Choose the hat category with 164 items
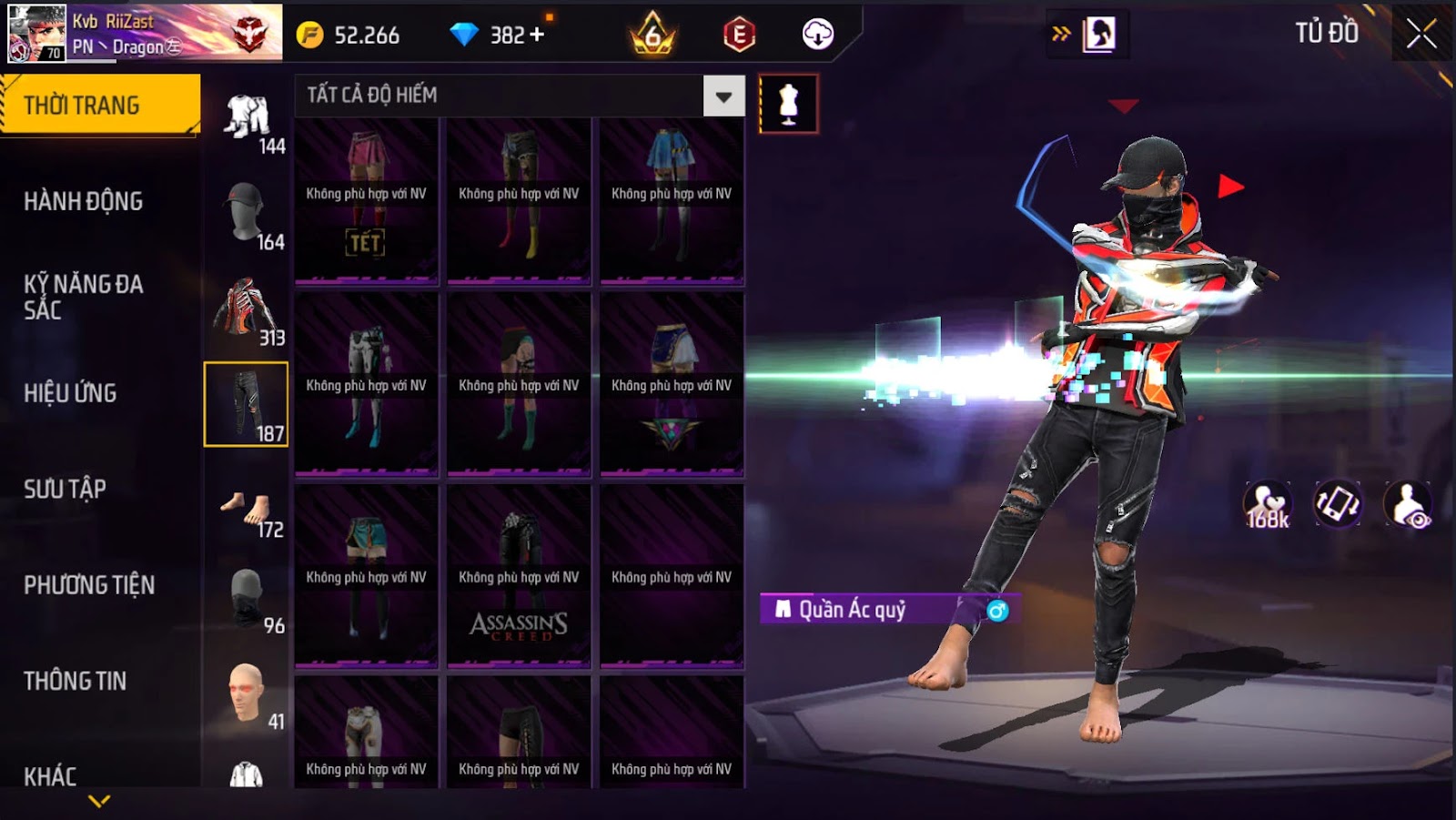 point(247,213)
